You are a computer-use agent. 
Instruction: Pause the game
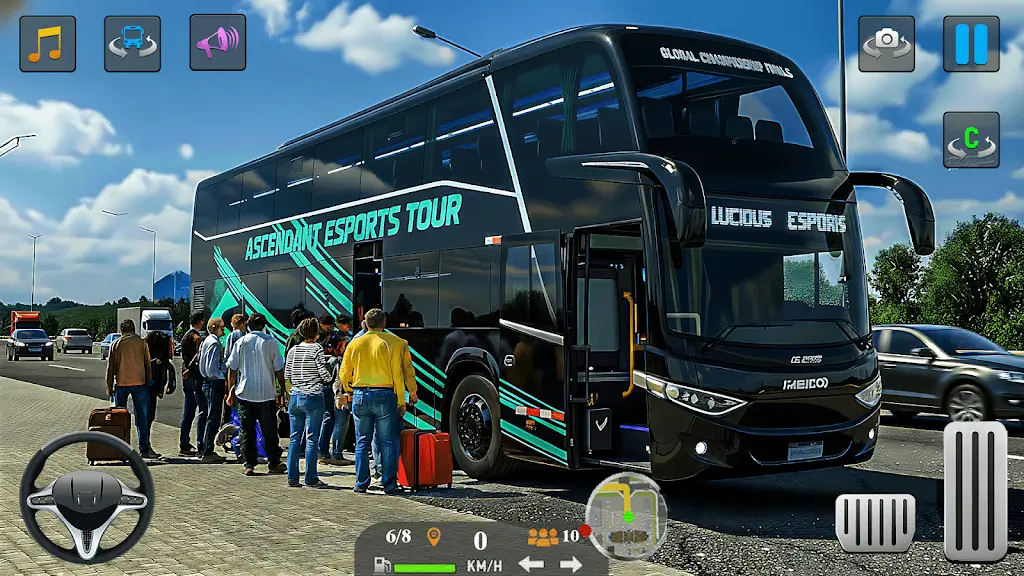(x=971, y=43)
